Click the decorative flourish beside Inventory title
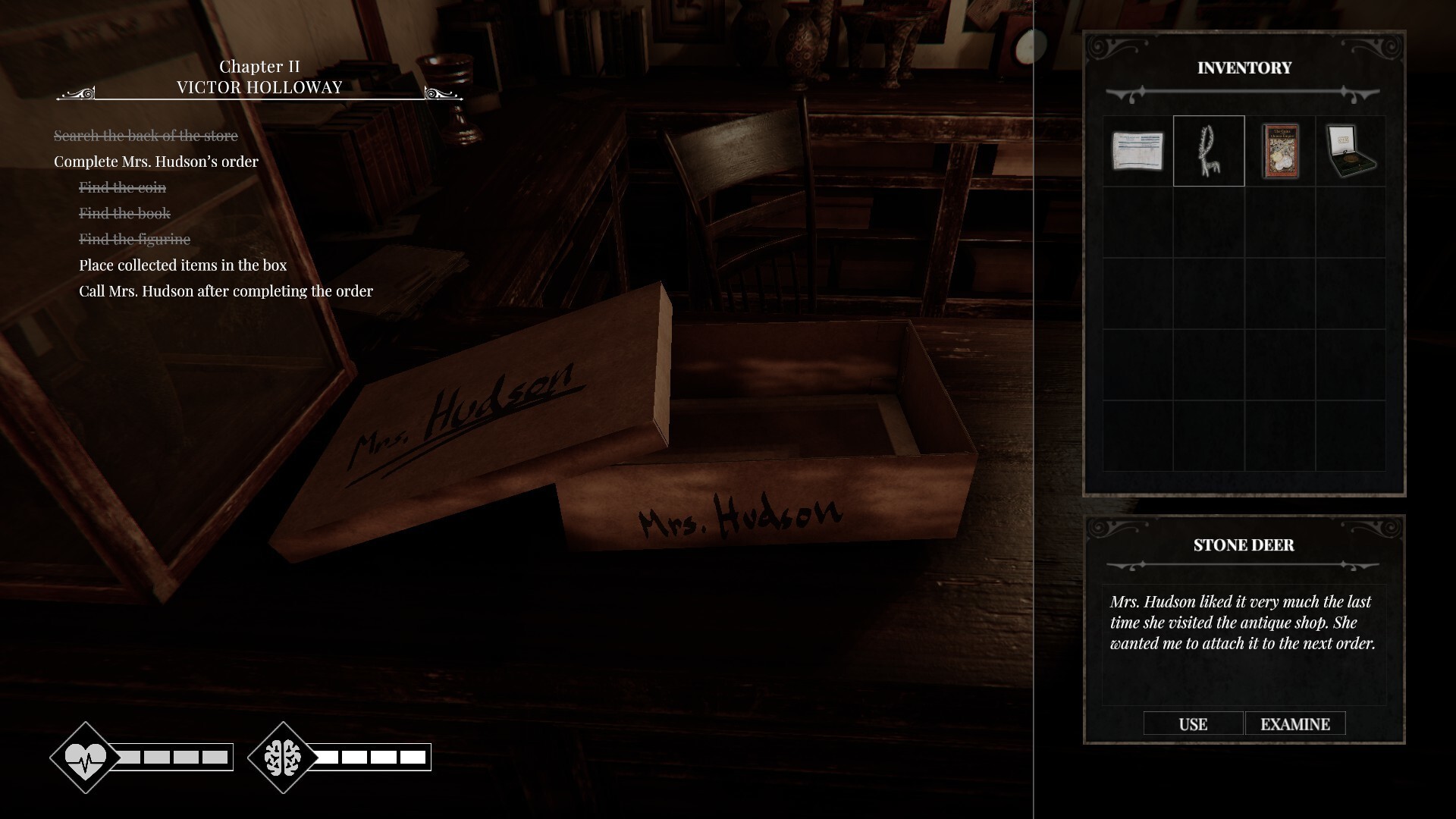The width and height of the screenshot is (1456, 819). 1243,93
